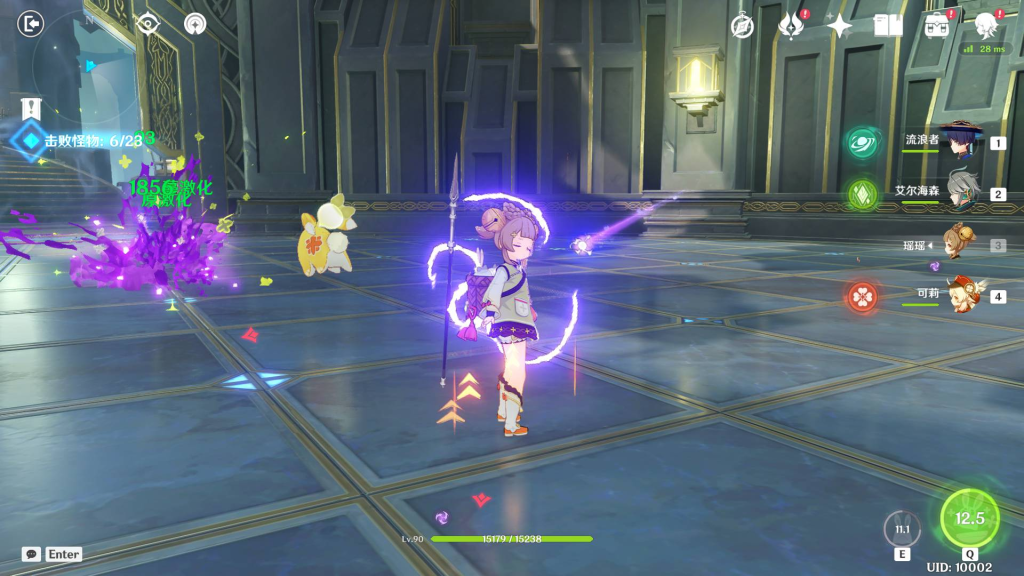Open the Battle Pass icon
Screen dimensions: 1024x576
(x=937, y=25)
